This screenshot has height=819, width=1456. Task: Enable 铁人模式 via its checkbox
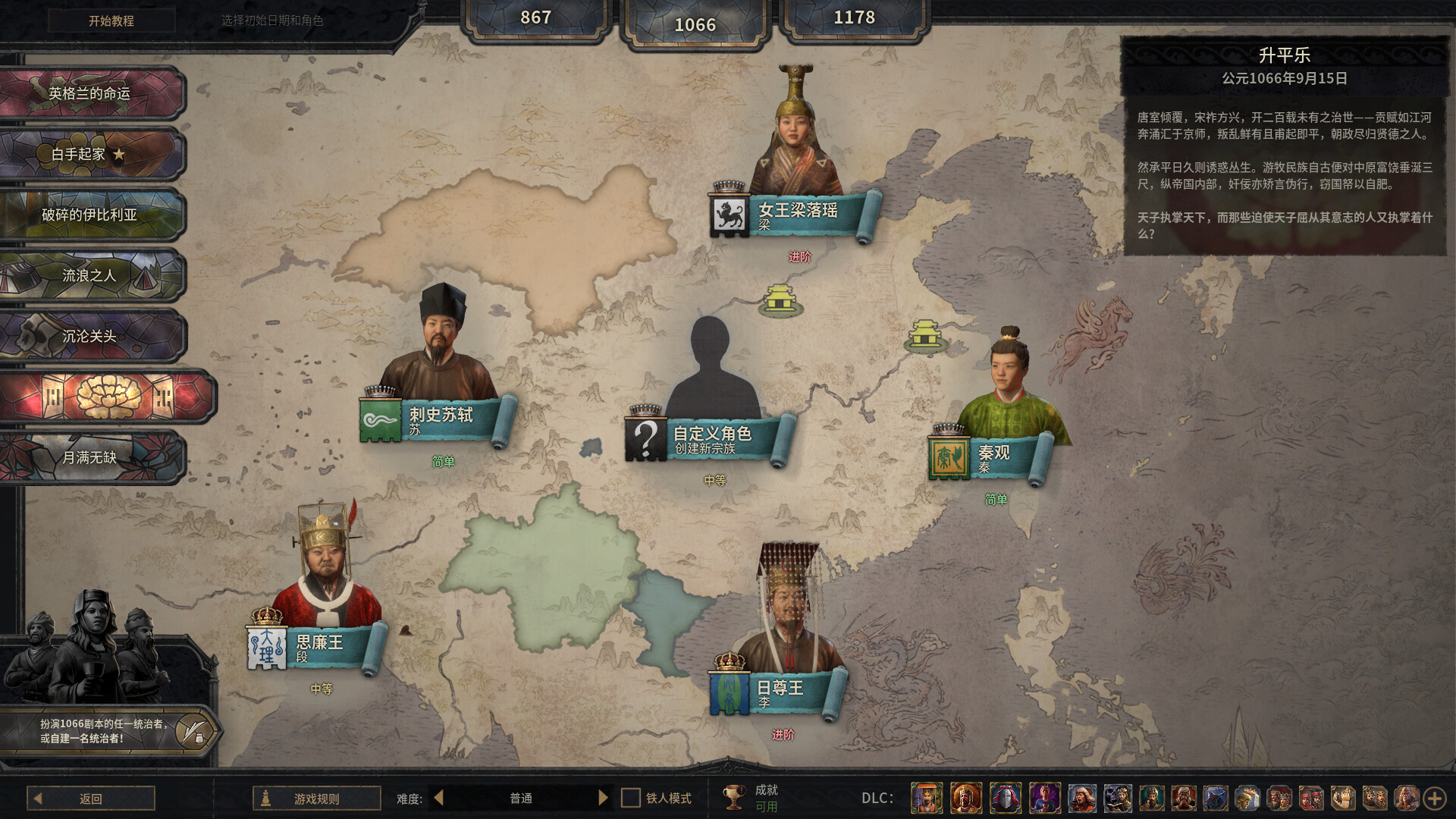[629, 798]
